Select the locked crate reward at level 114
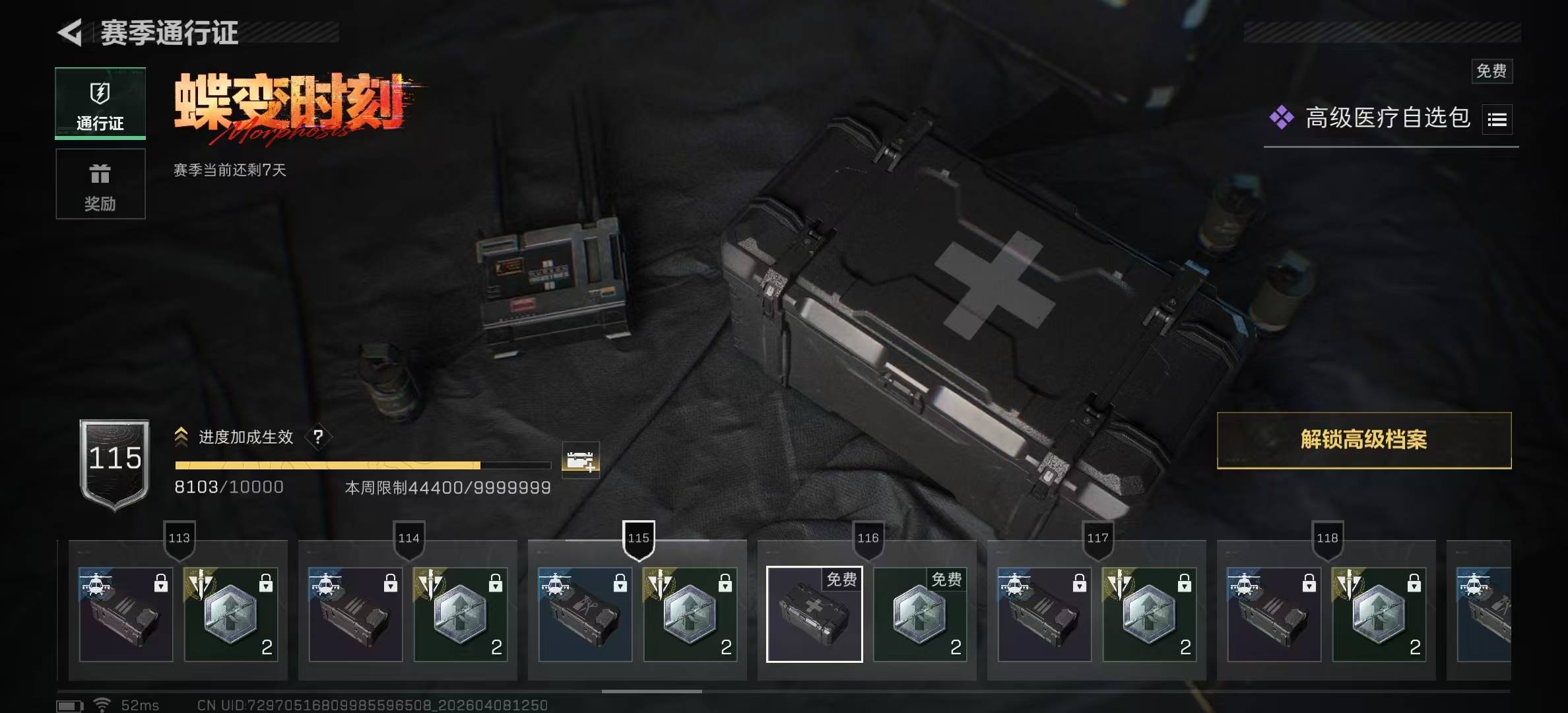 click(x=356, y=614)
